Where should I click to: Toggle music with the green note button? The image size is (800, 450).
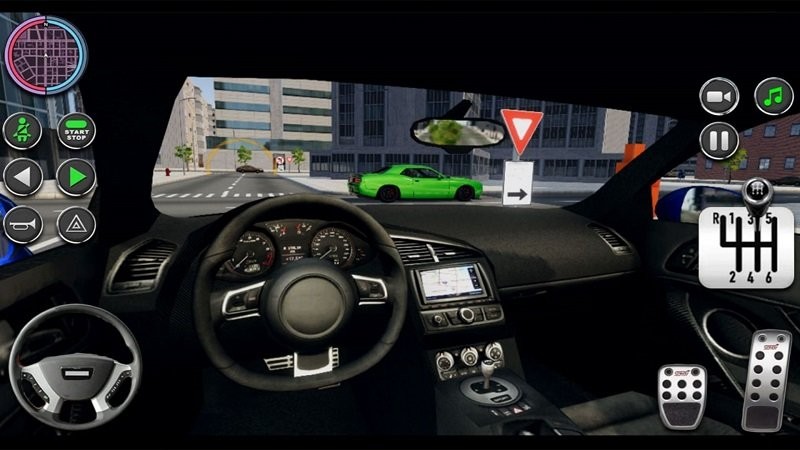pos(773,96)
